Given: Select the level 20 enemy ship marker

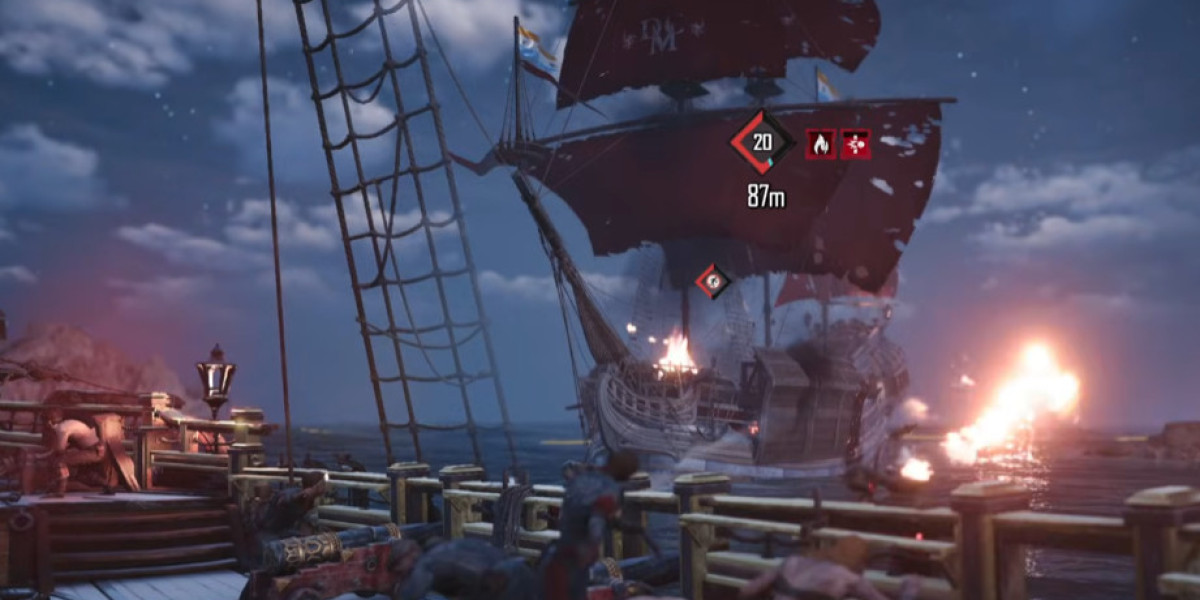Looking at the screenshot, I should point(762,142).
